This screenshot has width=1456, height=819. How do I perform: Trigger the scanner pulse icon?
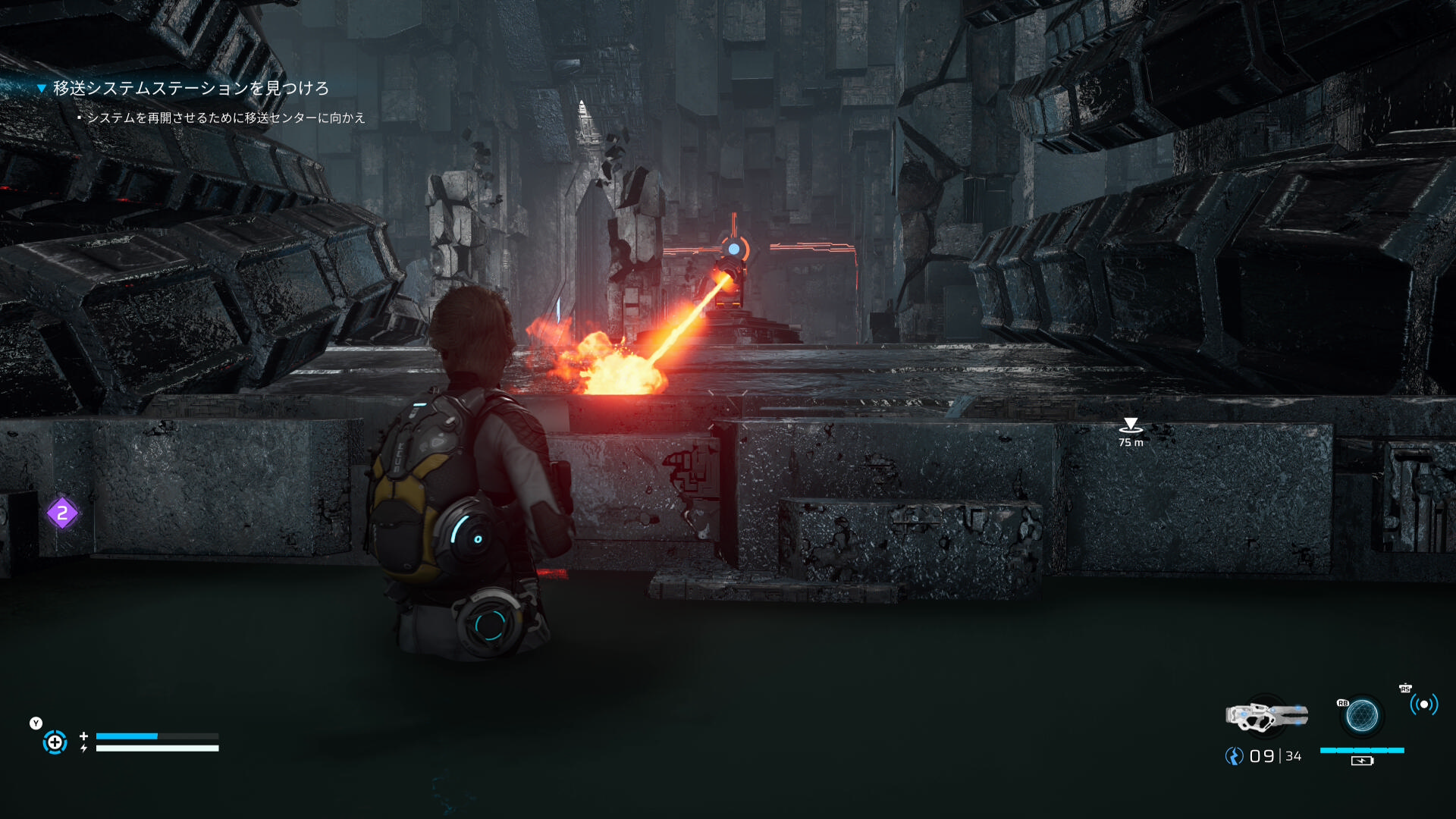click(1423, 704)
